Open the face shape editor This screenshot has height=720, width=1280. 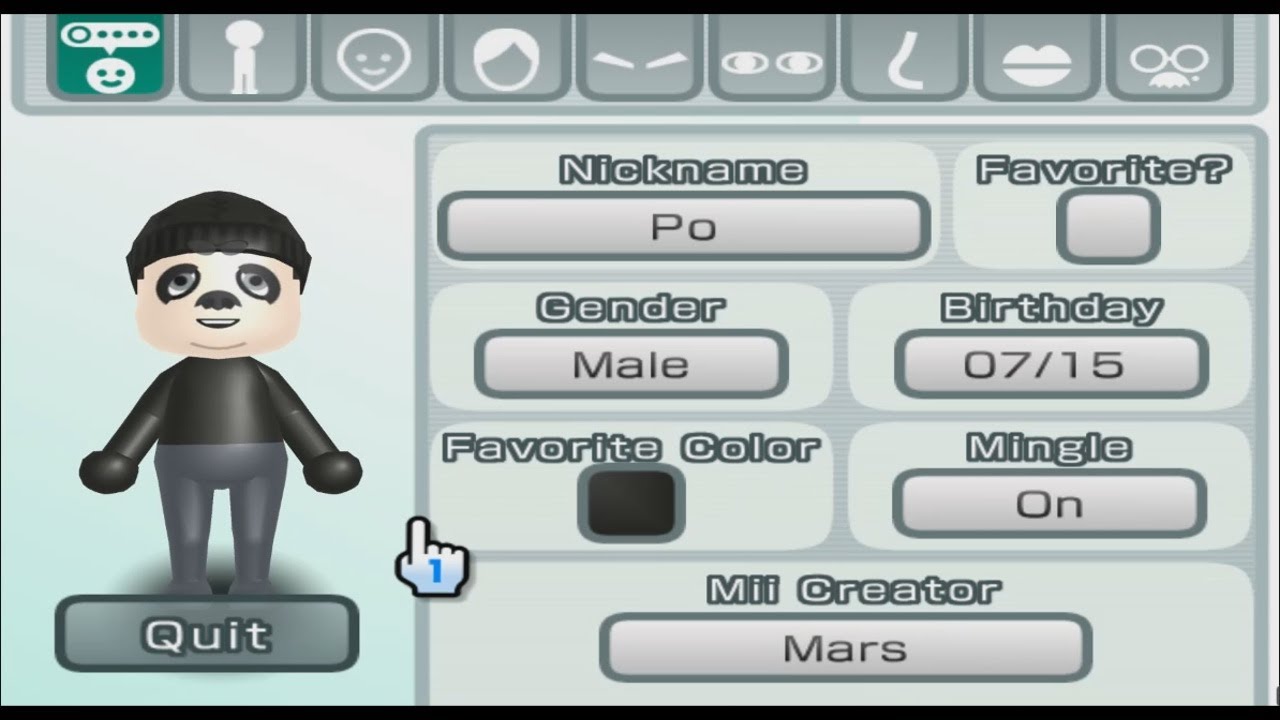pyautogui.click(x=375, y=57)
